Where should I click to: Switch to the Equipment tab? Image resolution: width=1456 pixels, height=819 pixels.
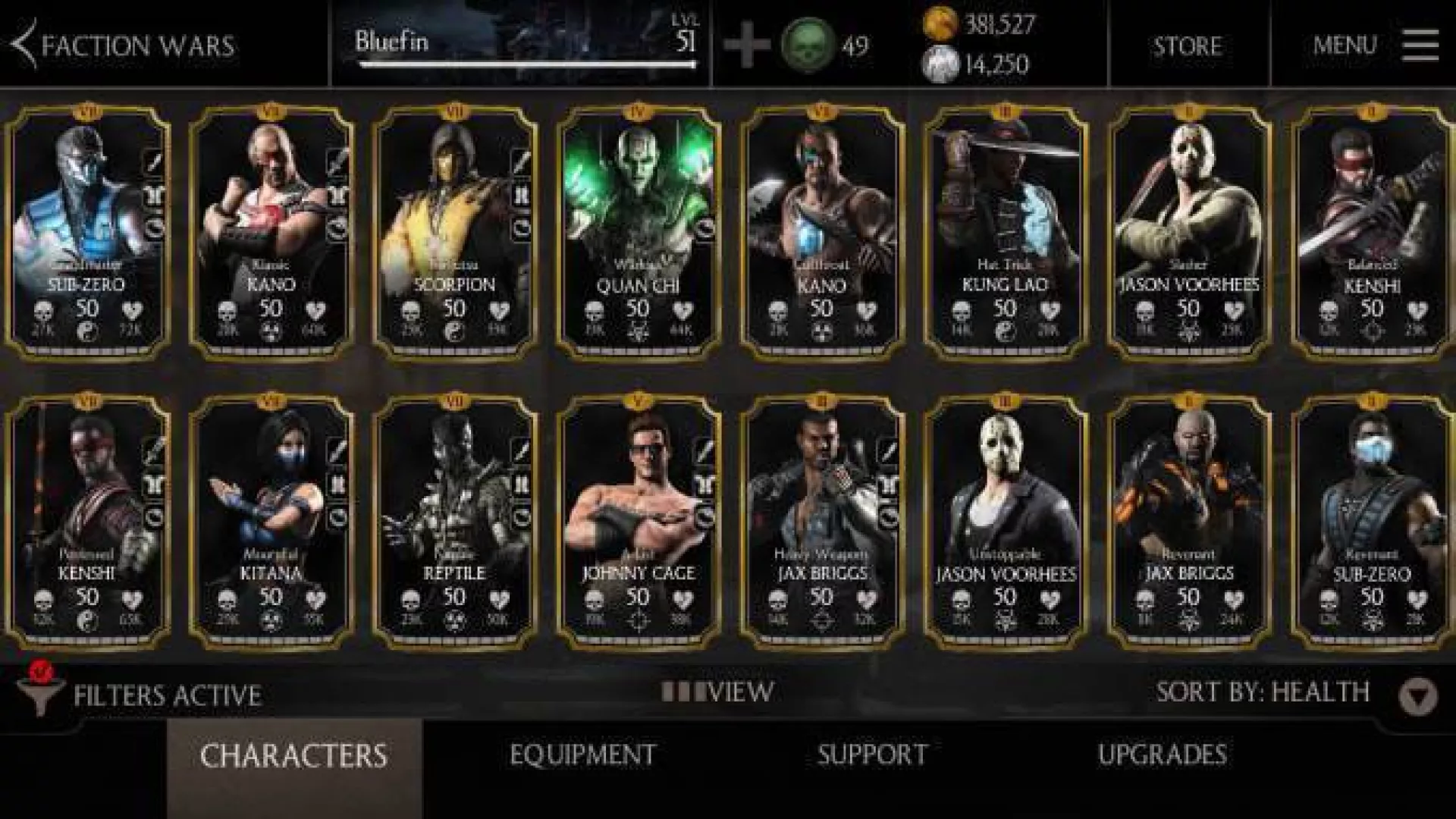point(582,755)
